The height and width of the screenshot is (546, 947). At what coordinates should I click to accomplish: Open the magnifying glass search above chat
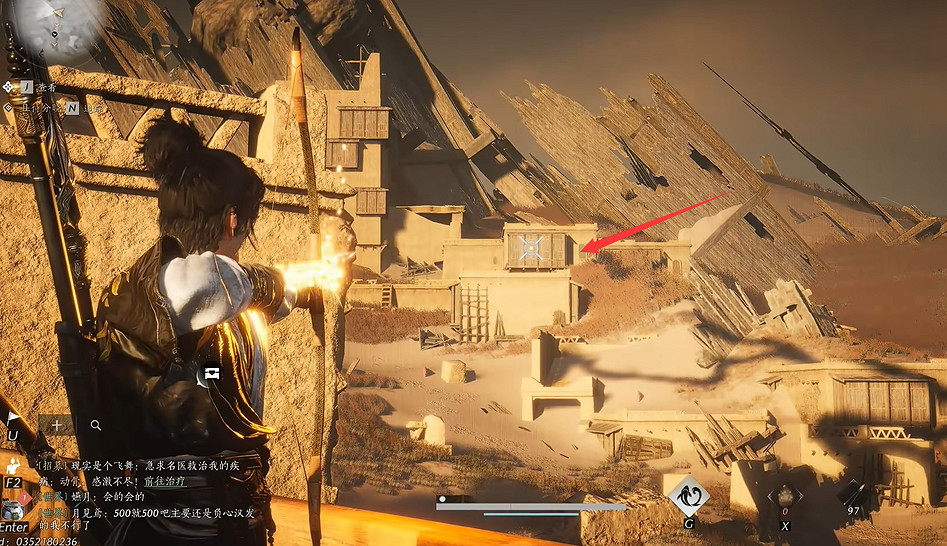pyautogui.click(x=96, y=425)
